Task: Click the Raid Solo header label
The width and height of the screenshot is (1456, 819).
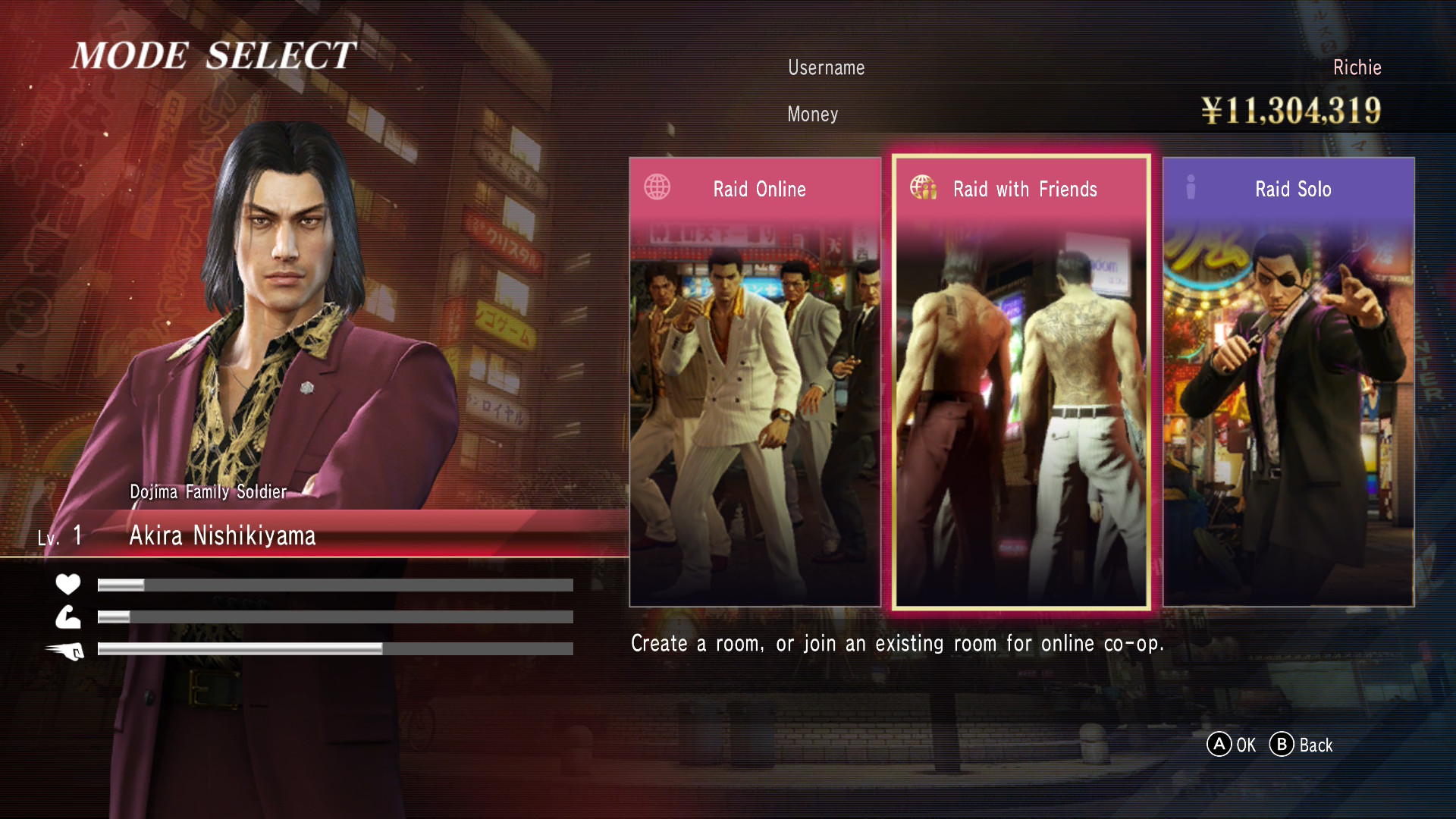Action: coord(1292,189)
